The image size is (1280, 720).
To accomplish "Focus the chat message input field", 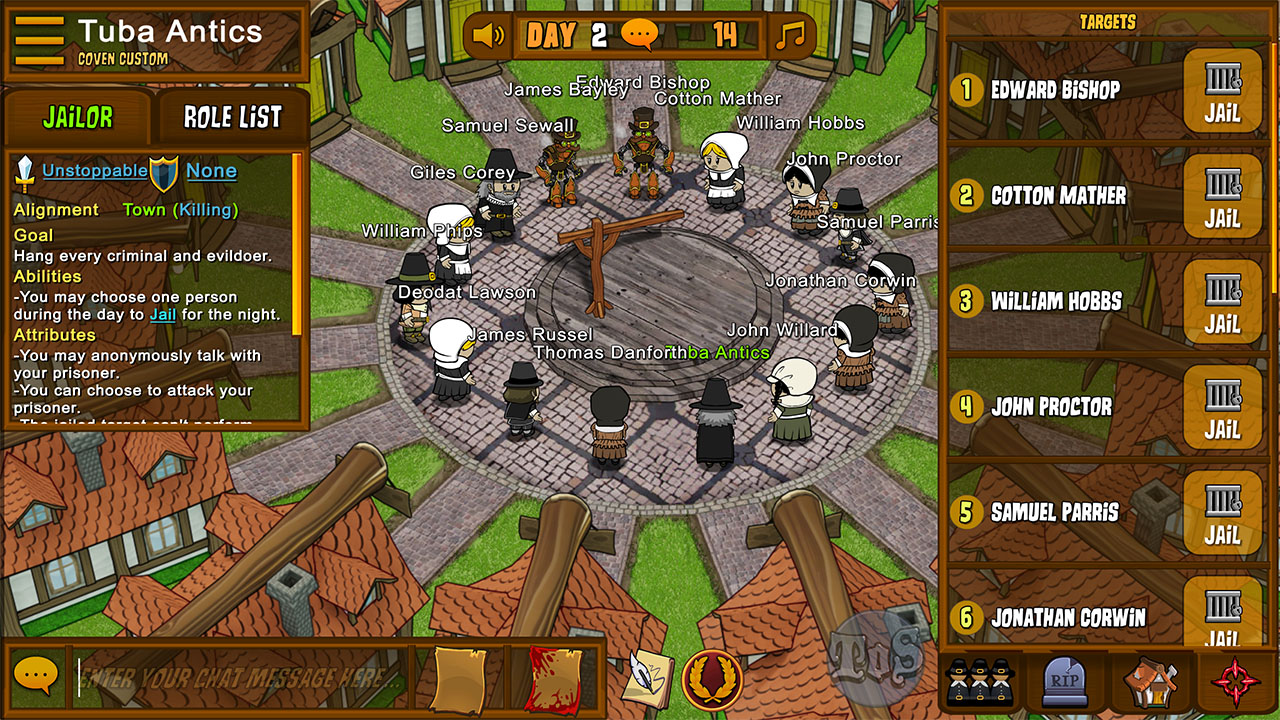I will click(x=240, y=678).
